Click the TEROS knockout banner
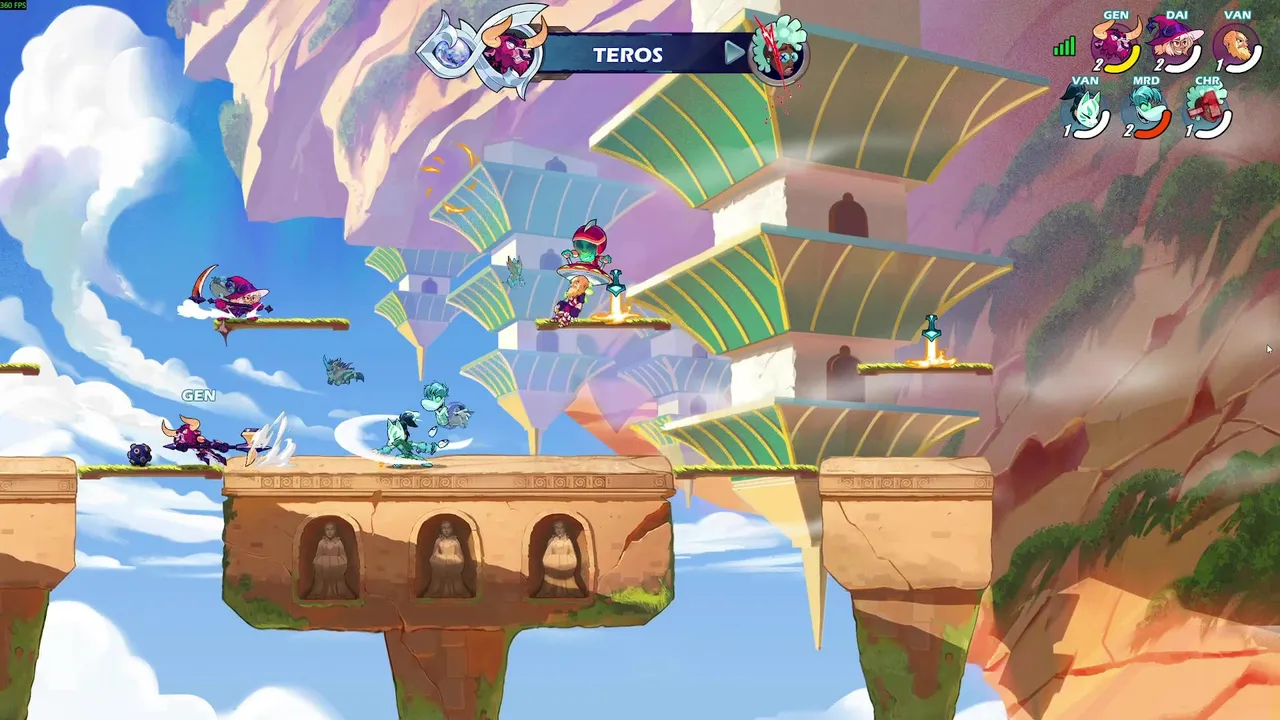The height and width of the screenshot is (720, 1280). (x=630, y=55)
